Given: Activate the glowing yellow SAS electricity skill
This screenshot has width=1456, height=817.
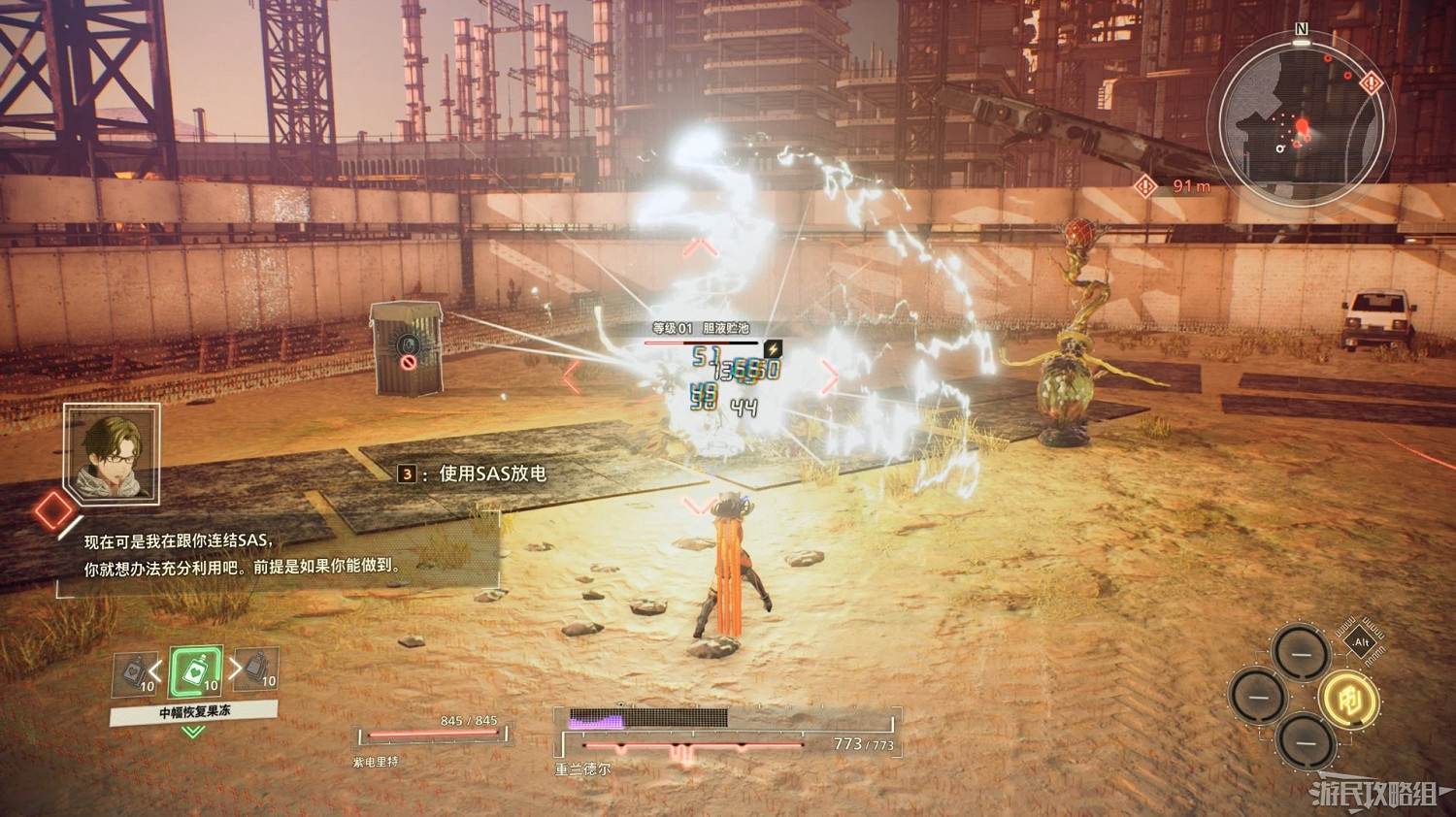Looking at the screenshot, I should point(1349,697).
